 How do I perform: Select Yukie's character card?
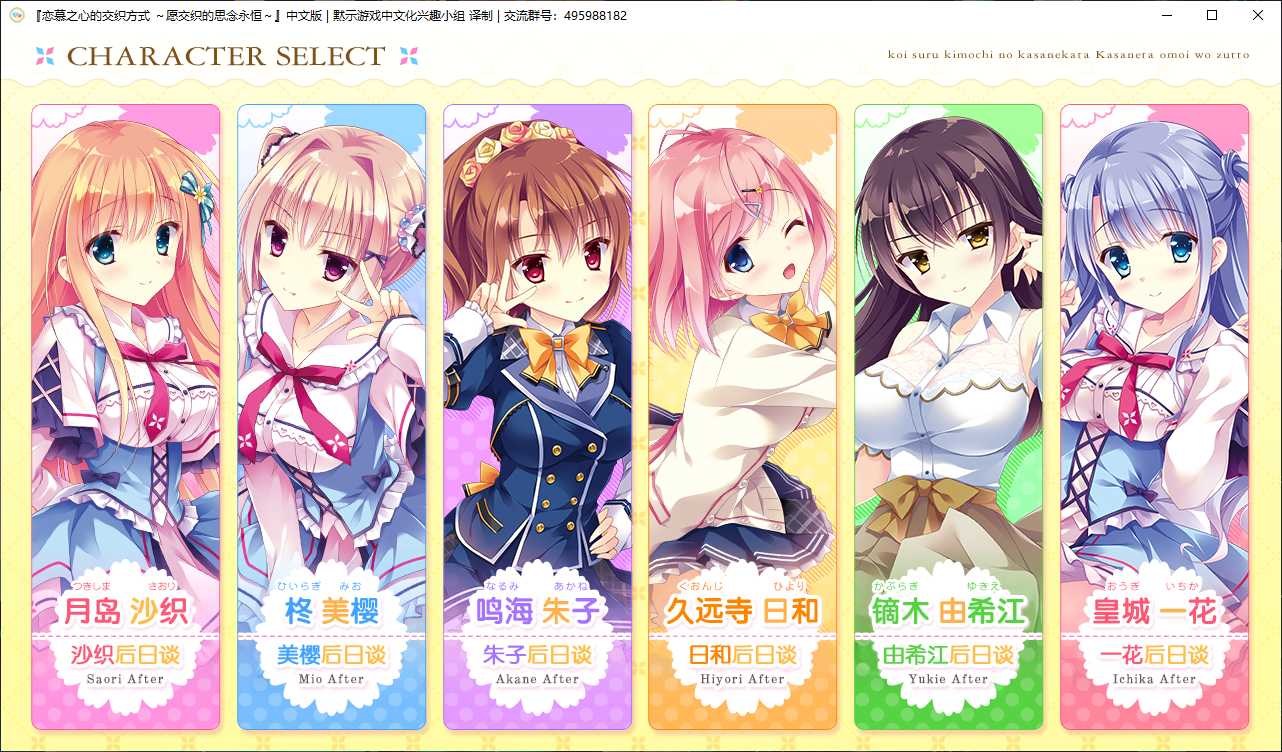point(948,350)
